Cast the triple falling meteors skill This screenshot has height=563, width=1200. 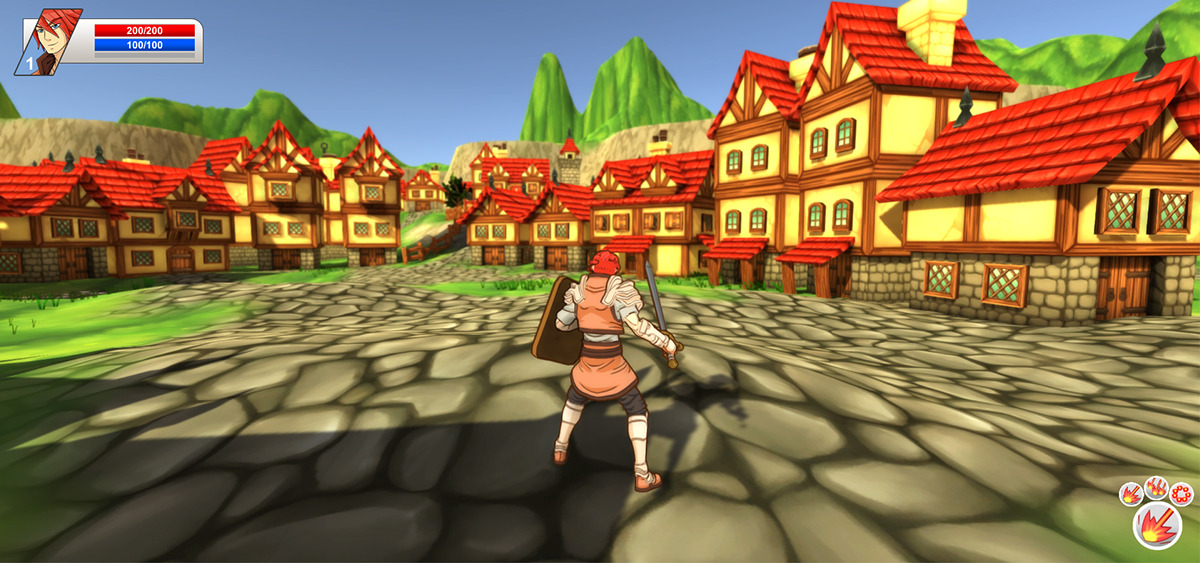click(x=1157, y=487)
